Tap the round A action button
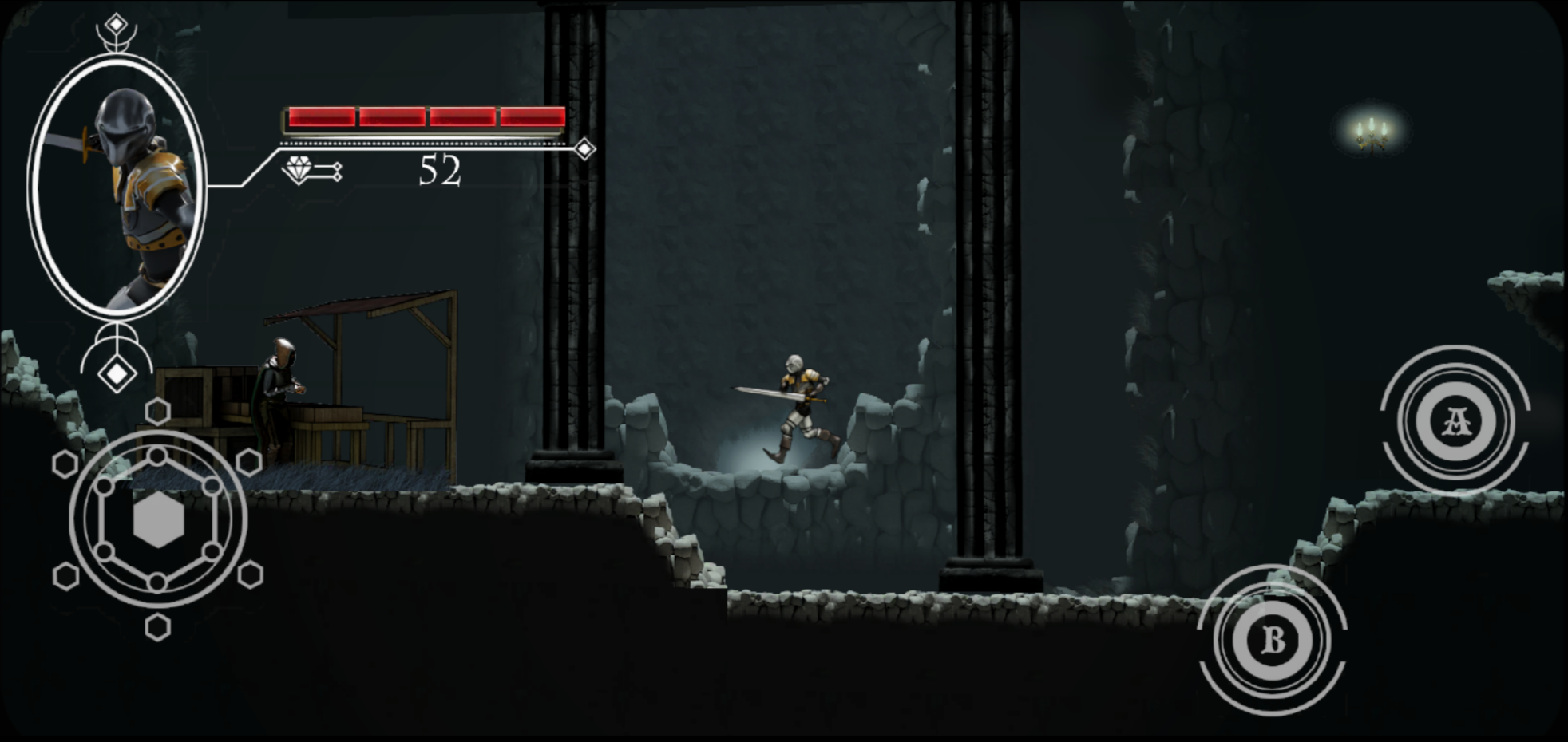Screen dimensions: 1568x742 (x=1456, y=420)
